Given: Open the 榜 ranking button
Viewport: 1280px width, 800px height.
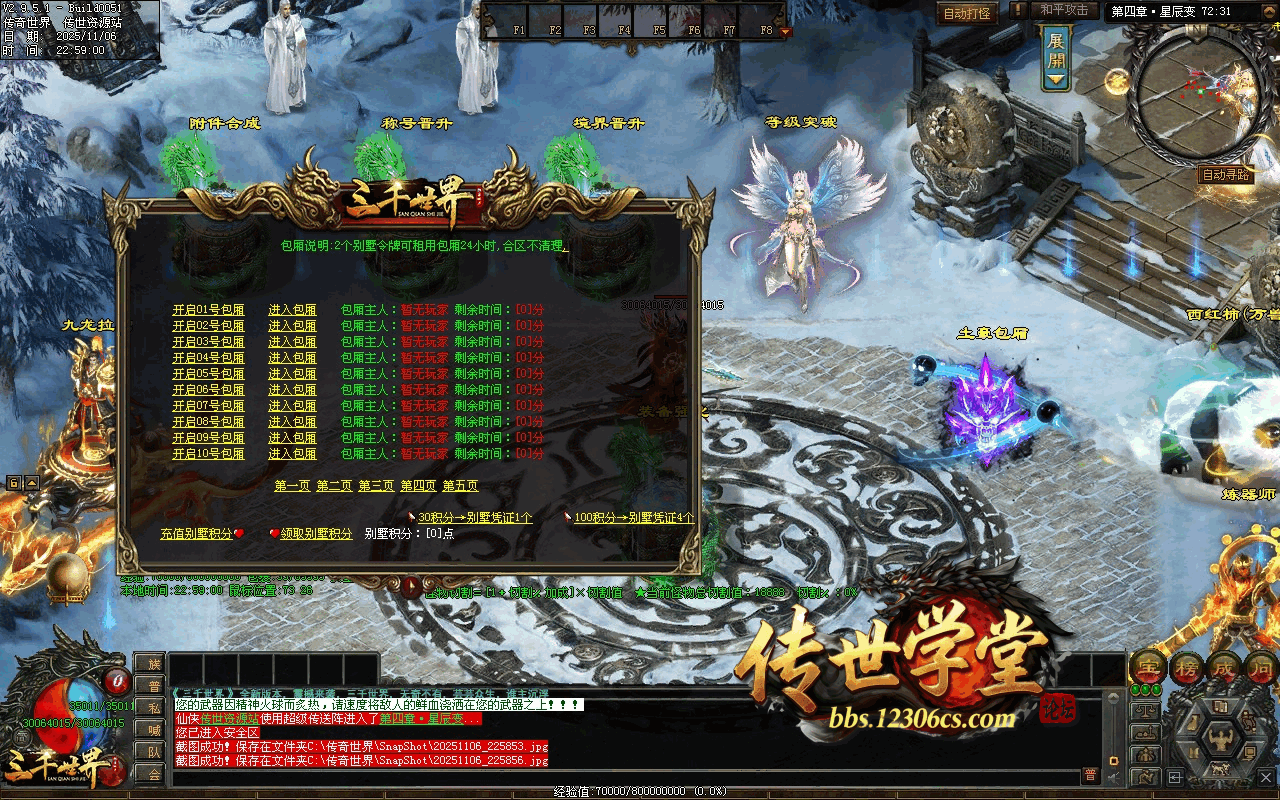Looking at the screenshot, I should coord(1188,666).
